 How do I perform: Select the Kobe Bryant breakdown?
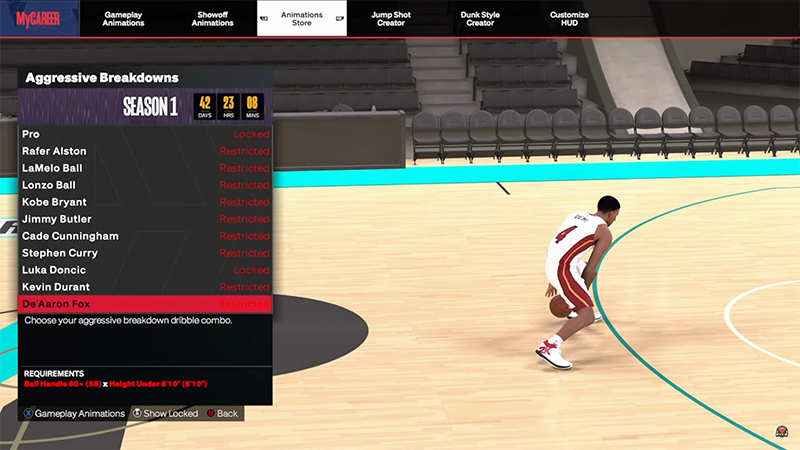[145, 202]
